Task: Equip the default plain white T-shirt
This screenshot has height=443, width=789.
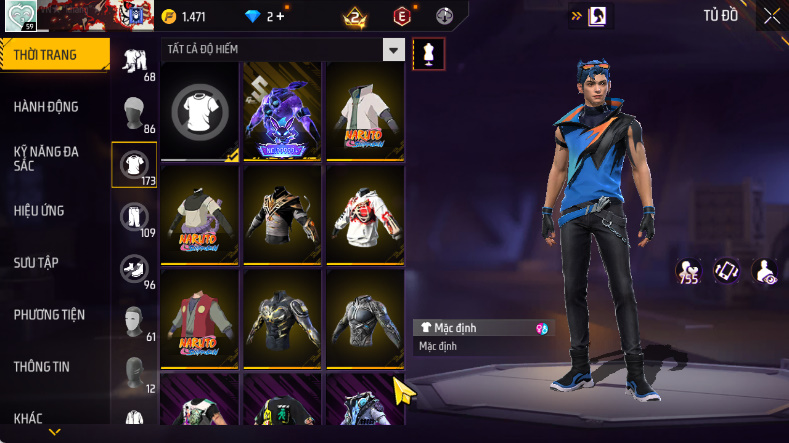Action: 200,110
